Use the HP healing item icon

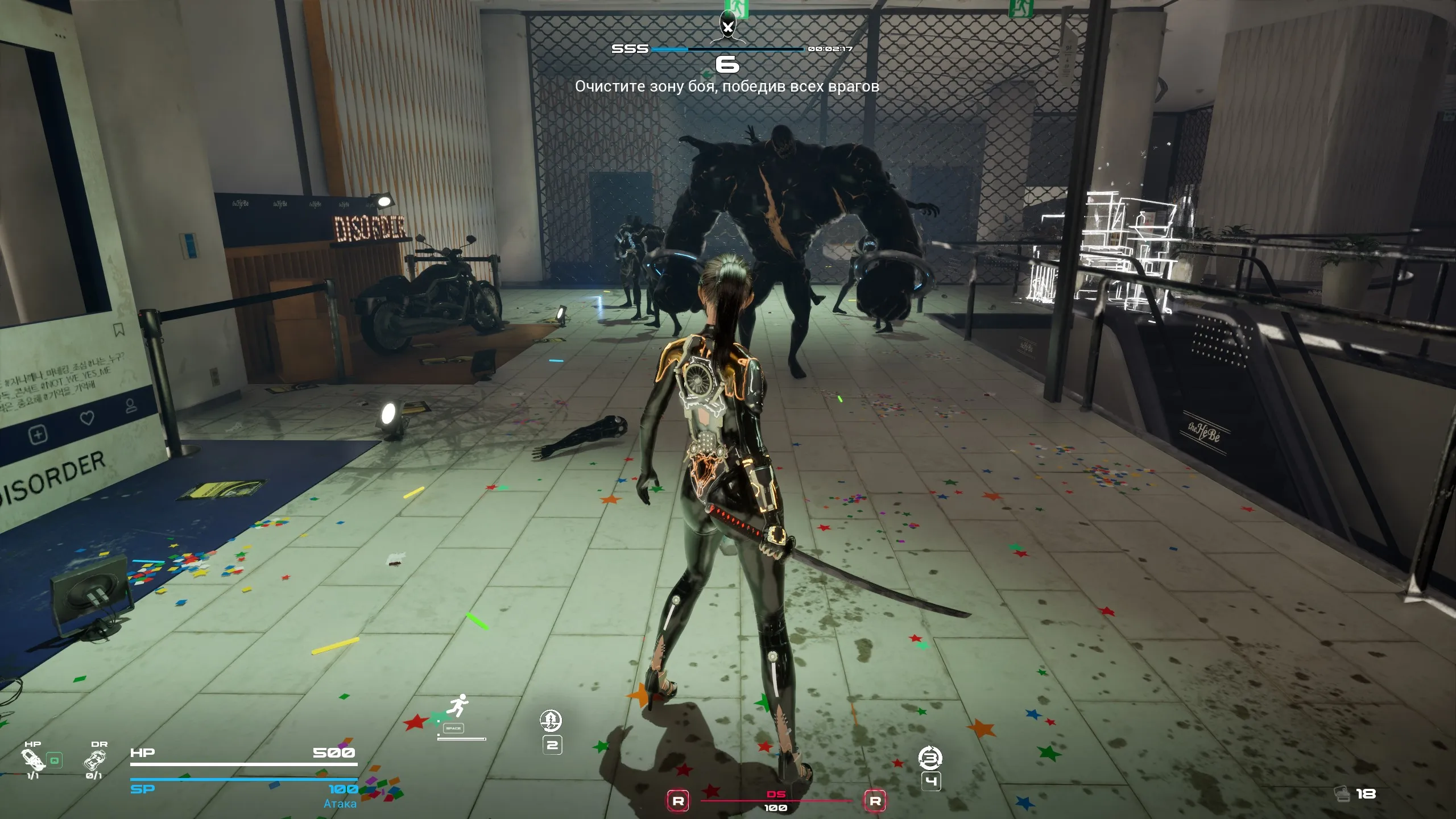[x=32, y=760]
